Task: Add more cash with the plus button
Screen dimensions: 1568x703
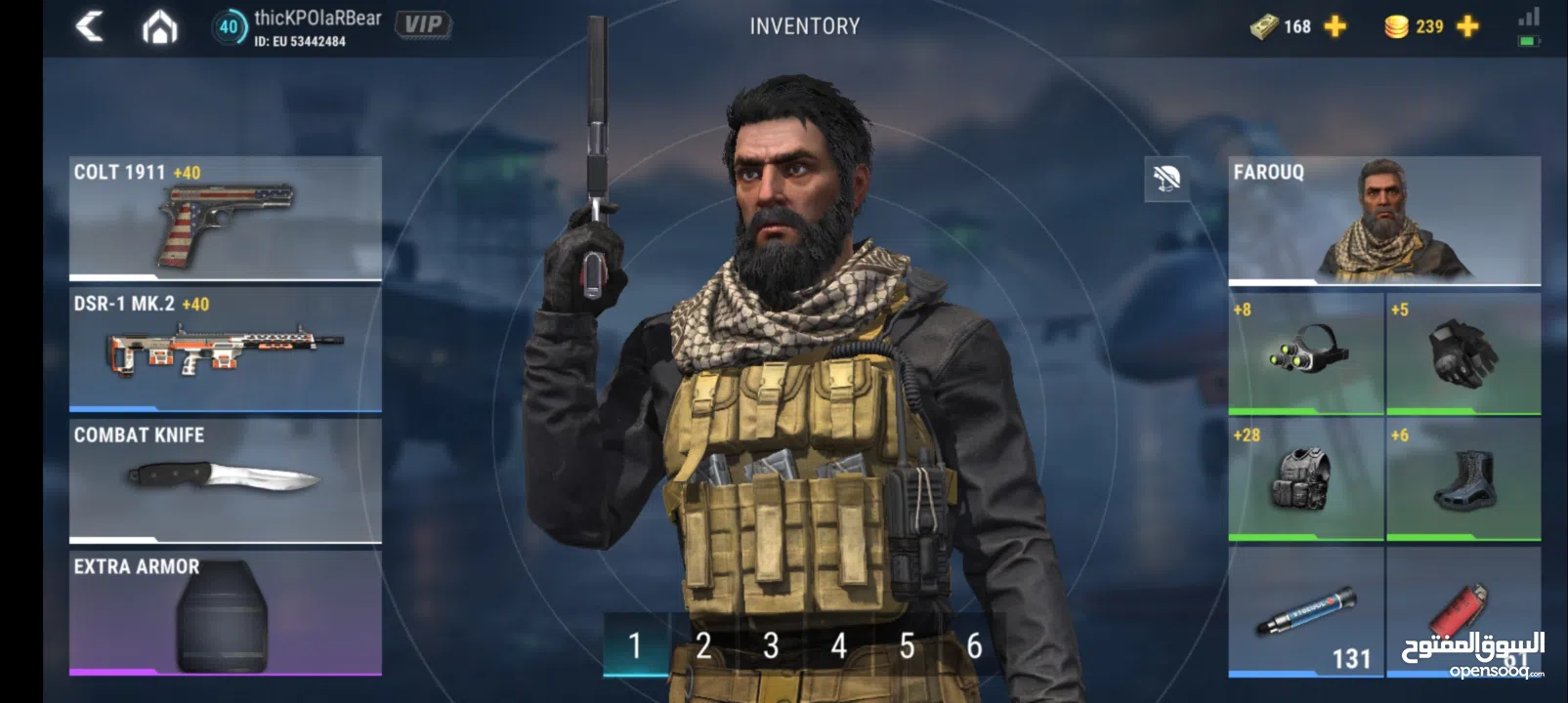Action: [x=1335, y=26]
